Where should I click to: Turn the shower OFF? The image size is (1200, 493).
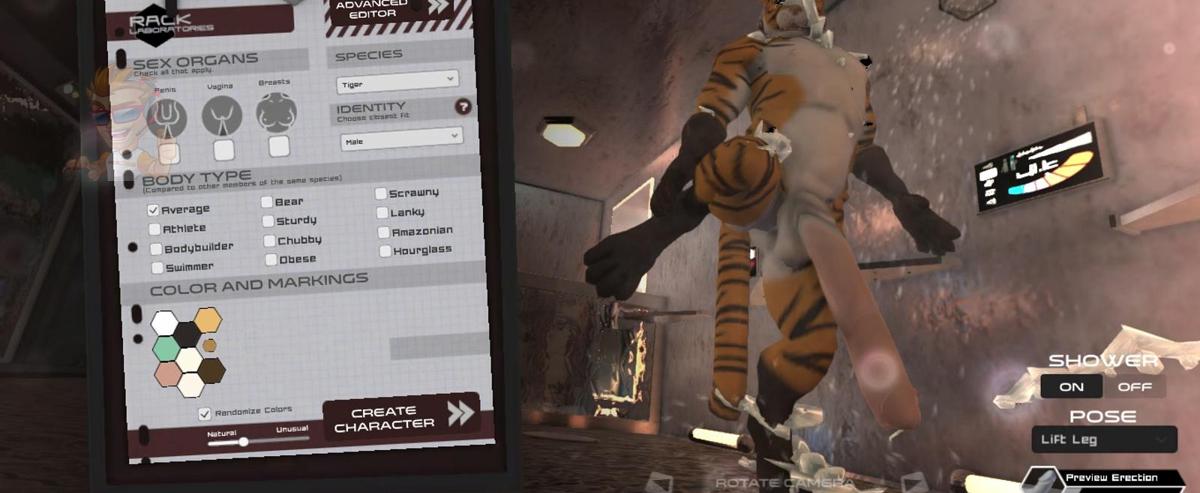[x=1134, y=387]
